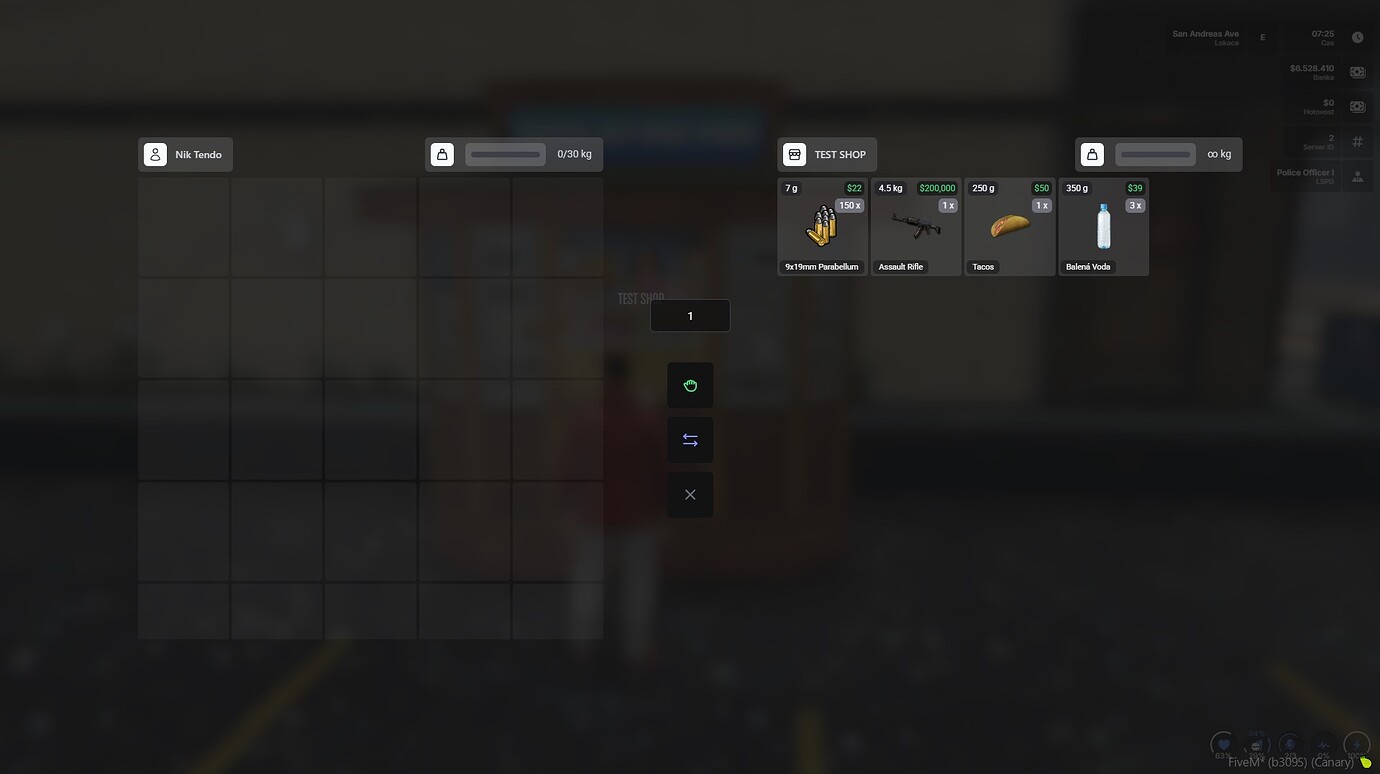Close the inventory with the X button
Viewport: 1380px width, 774px height.
point(690,493)
